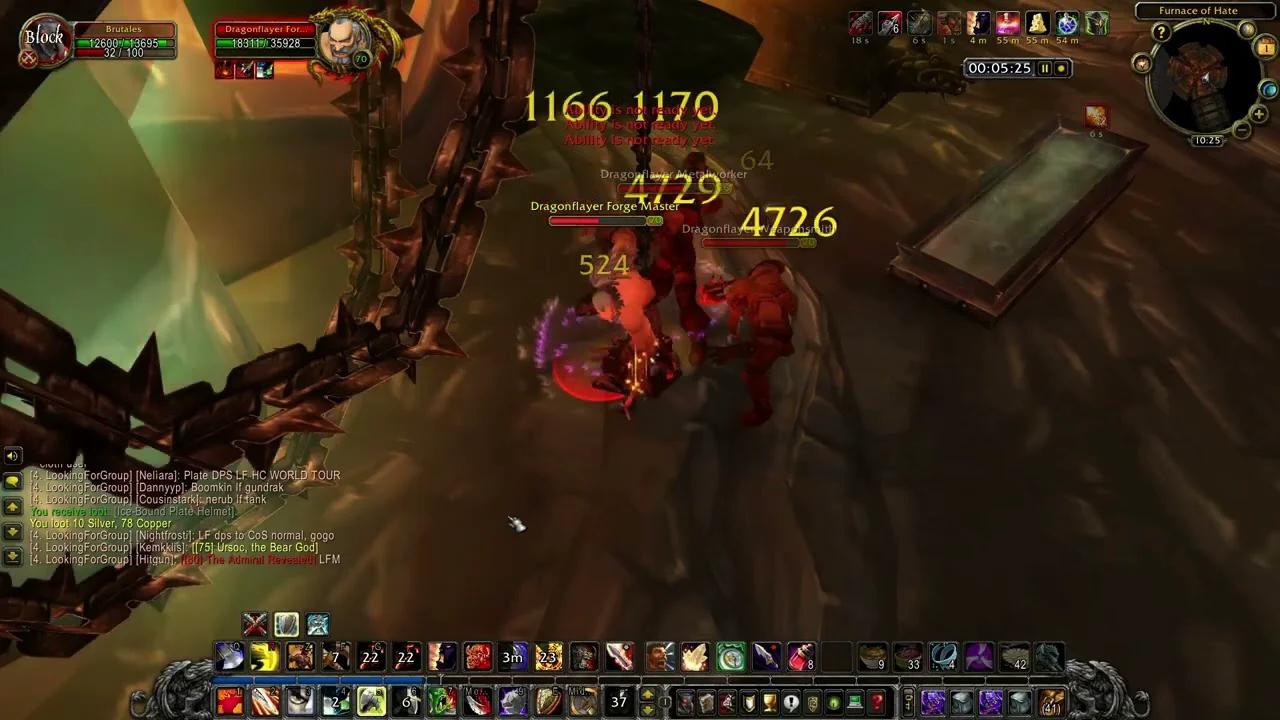Toggle the chat sound speaker icon

(12, 456)
